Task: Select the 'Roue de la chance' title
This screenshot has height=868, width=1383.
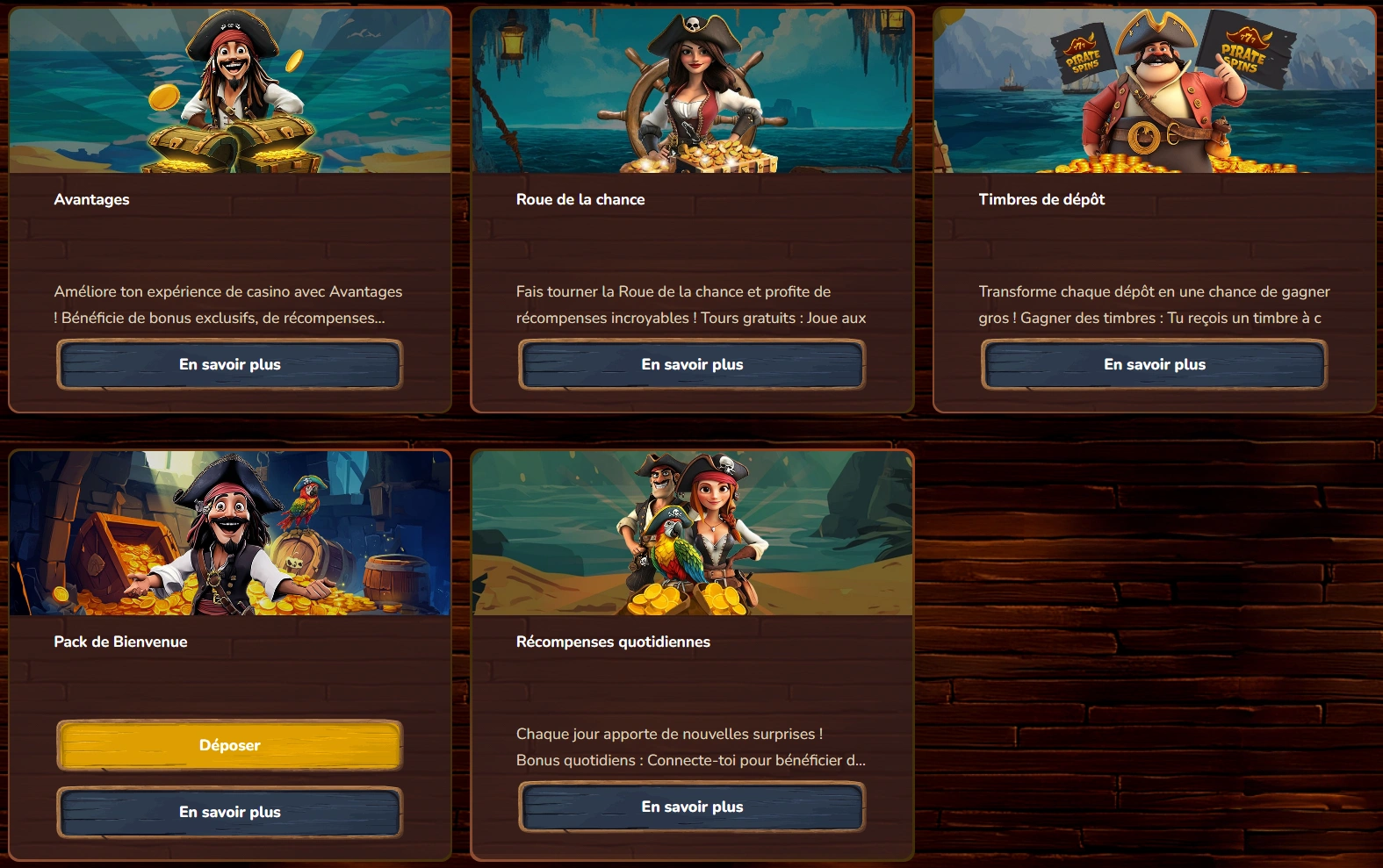Action: pyautogui.click(x=580, y=199)
